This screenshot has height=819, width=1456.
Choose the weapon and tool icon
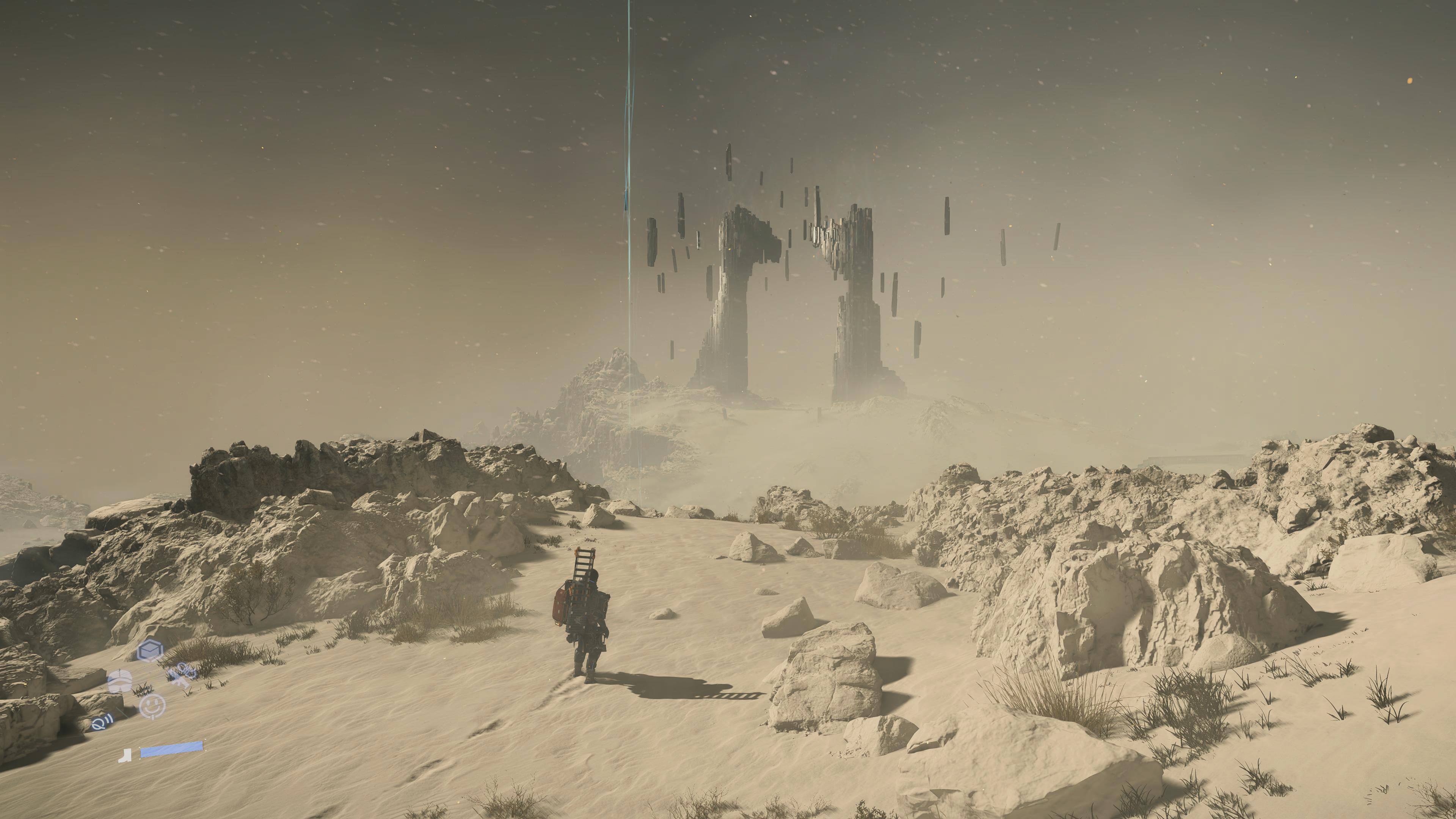182,675
